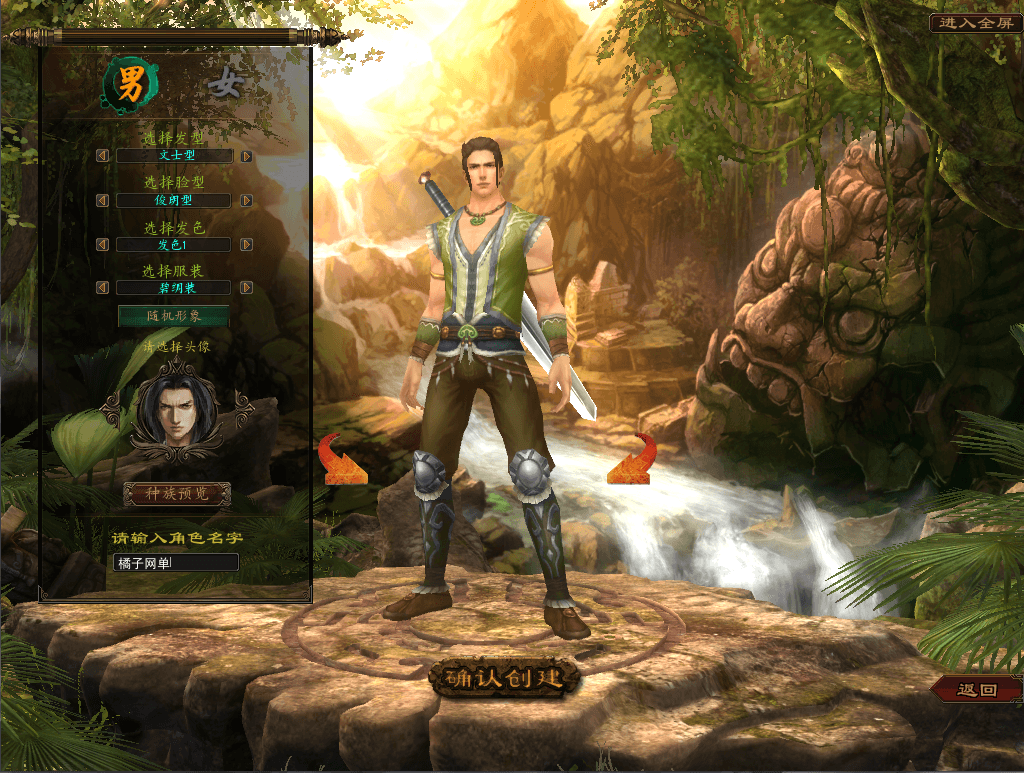Image resolution: width=1024 pixels, height=773 pixels.
Task: Rotate character with the right red arrow
Action: [632, 460]
